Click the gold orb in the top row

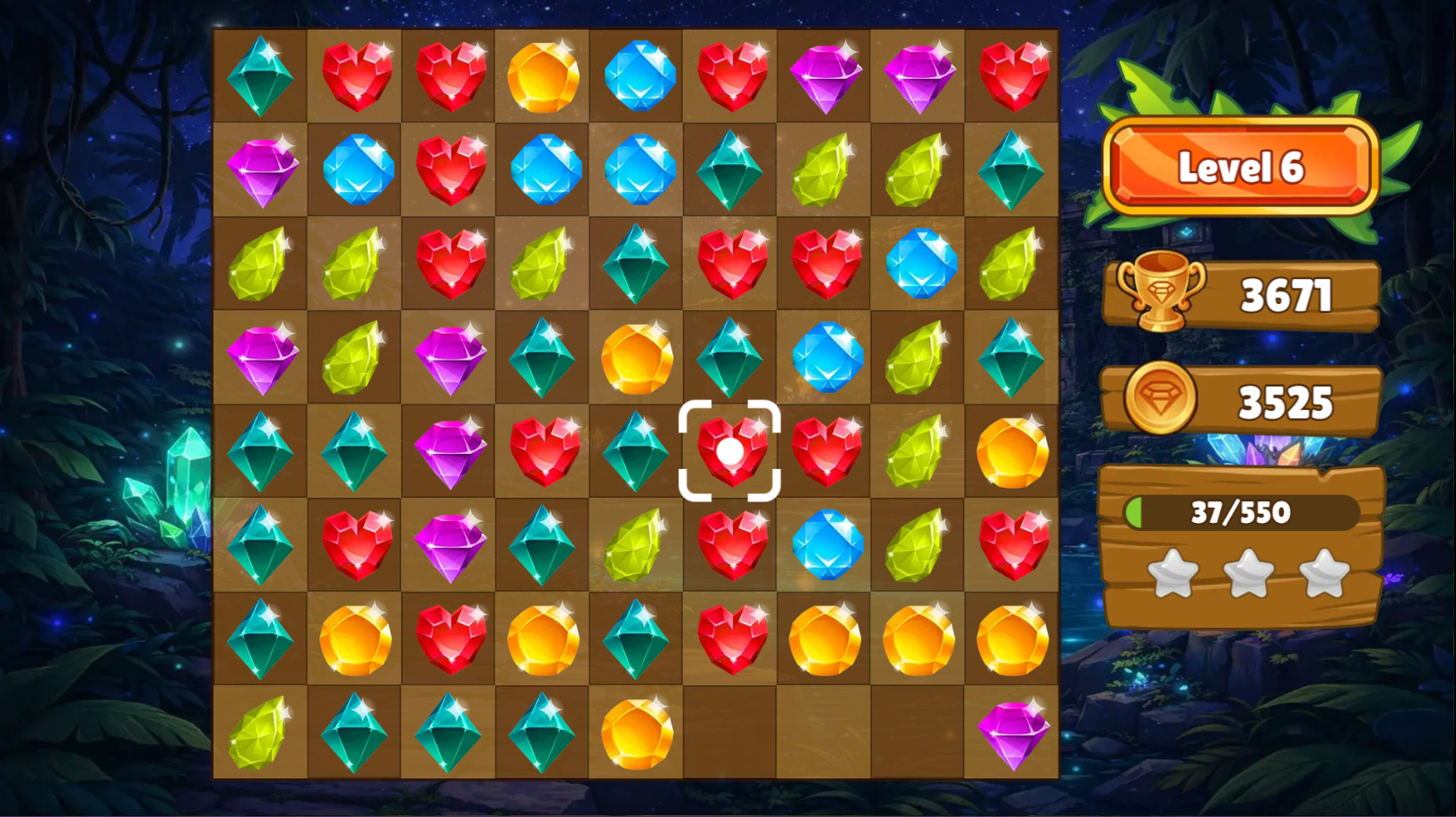tap(543, 76)
